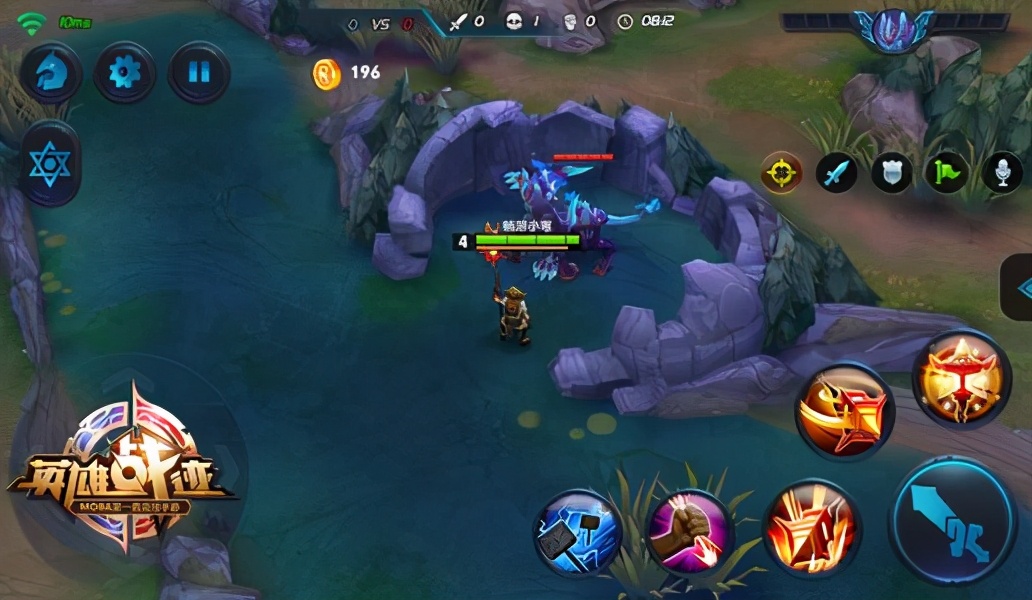
Task: Use the purple fist skill
Action: [689, 531]
